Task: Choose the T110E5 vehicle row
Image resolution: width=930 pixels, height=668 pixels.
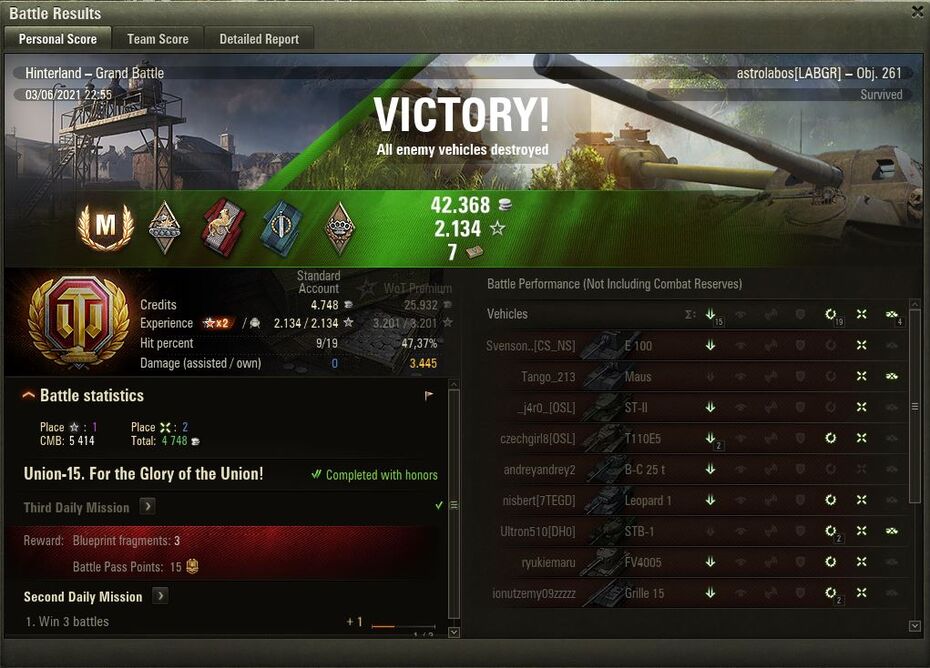Action: [x=642, y=438]
